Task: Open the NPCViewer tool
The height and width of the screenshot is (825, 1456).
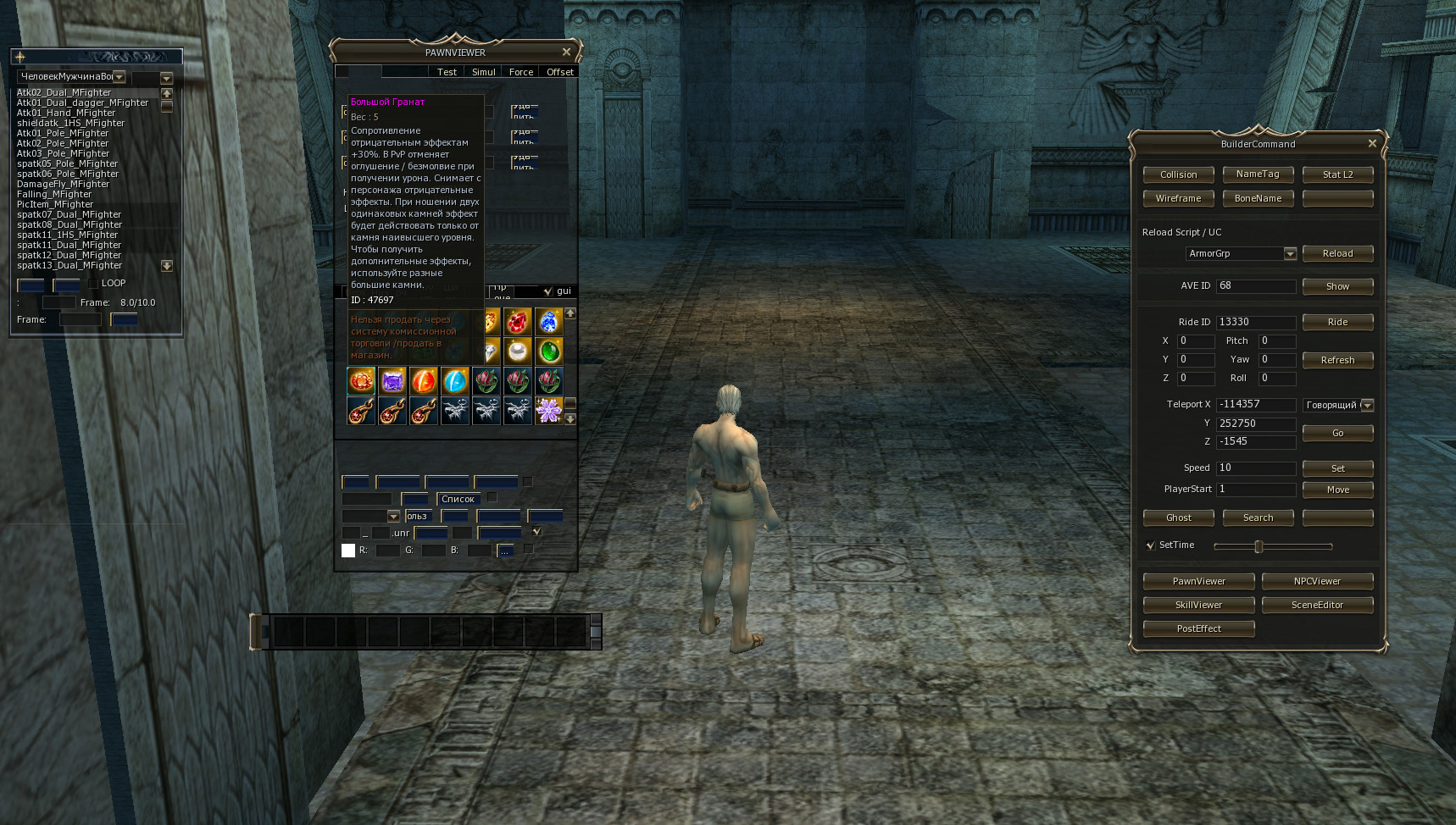Action: (1317, 581)
